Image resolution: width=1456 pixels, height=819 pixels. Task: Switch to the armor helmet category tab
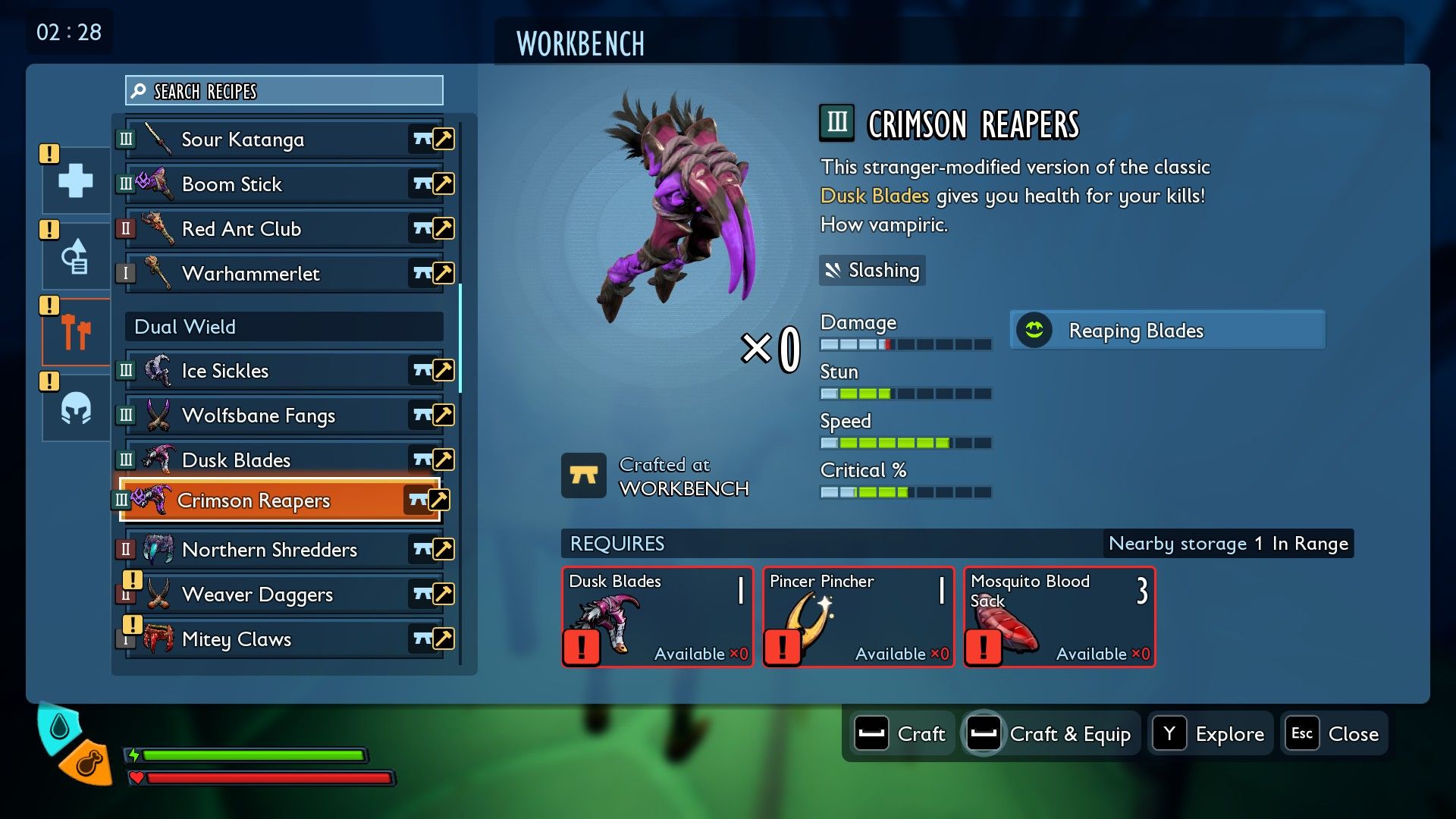pos(76,409)
